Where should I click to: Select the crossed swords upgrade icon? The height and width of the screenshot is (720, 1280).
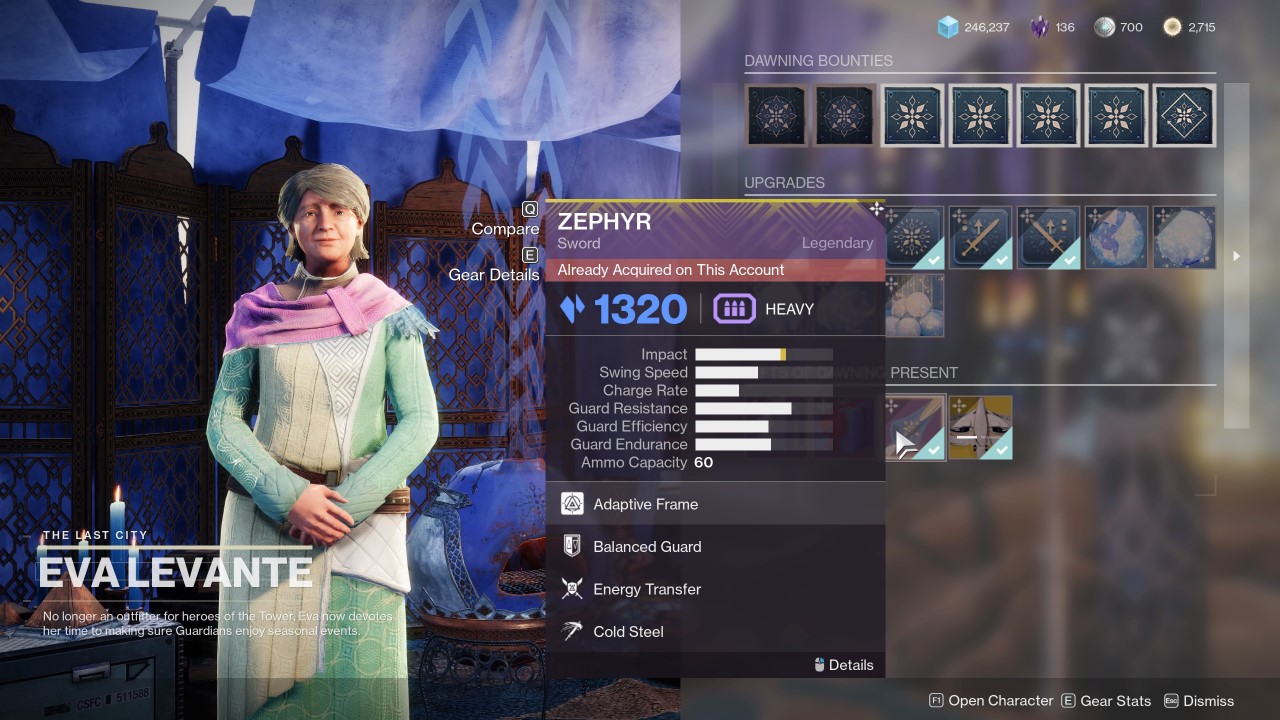pyautogui.click(x=1048, y=238)
